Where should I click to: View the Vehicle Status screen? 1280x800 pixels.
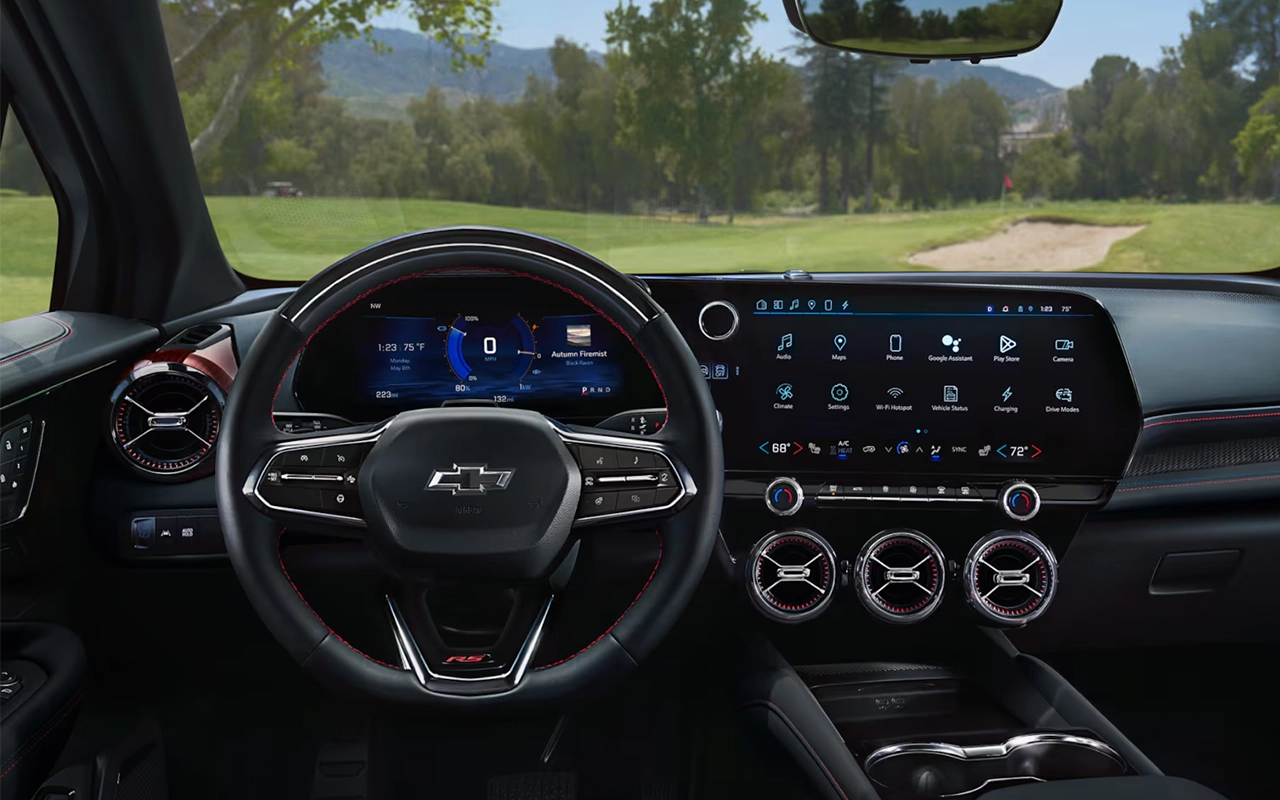(950, 393)
